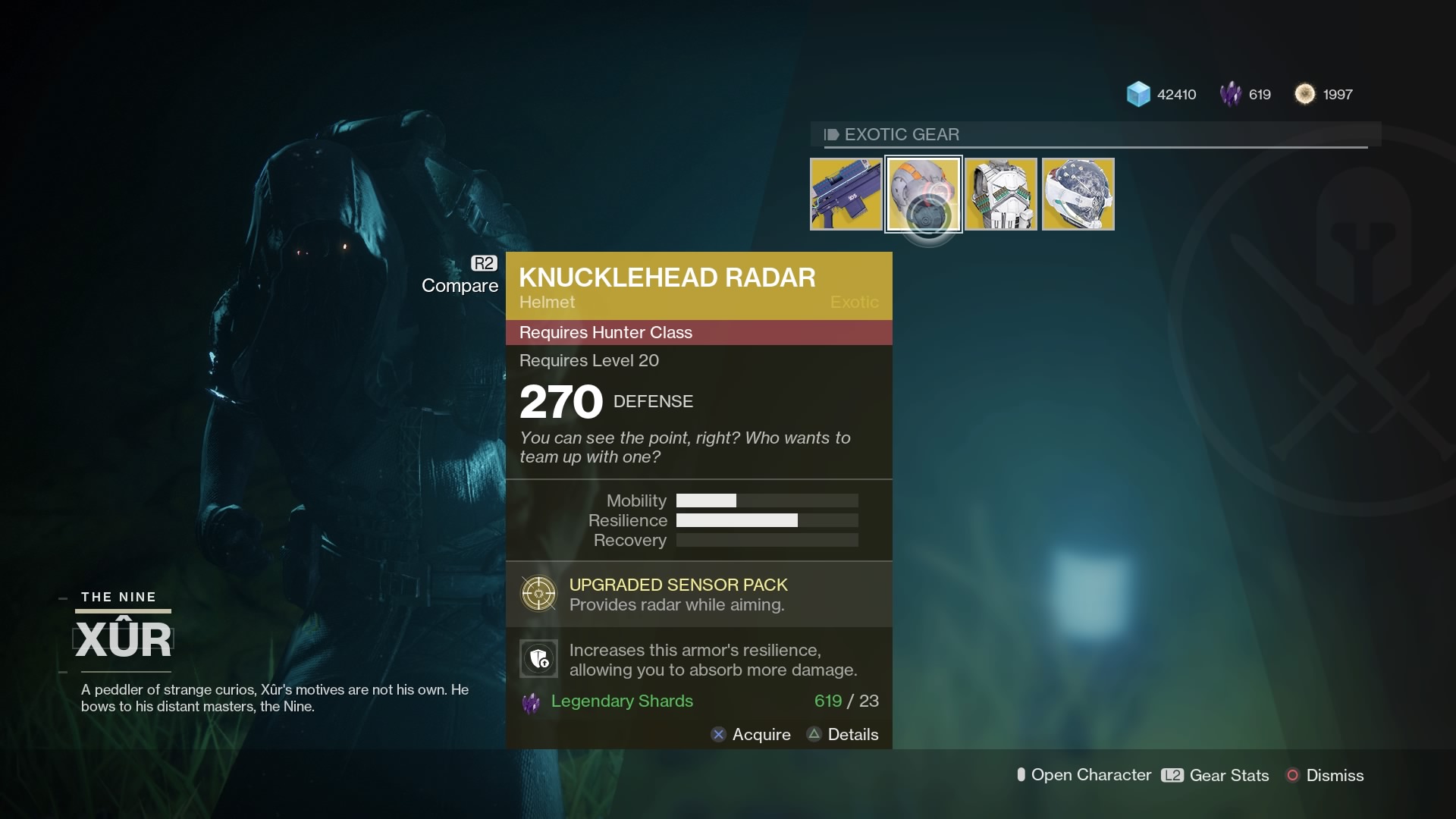Screen dimensions: 1456x819
Task: Click the Resilience stat bar
Action: 767,521
